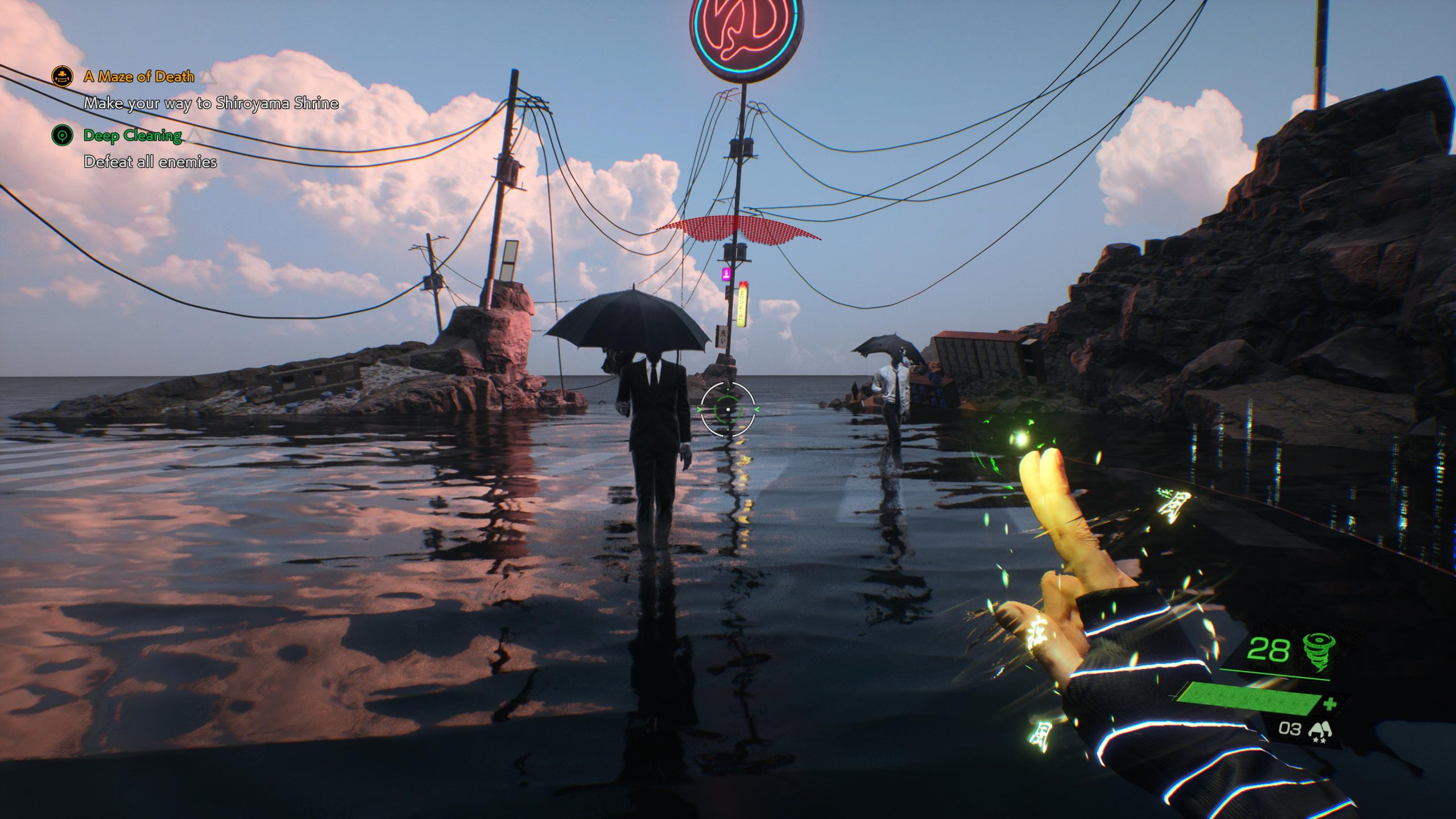The height and width of the screenshot is (819, 1456).
Task: Click the orange main mission icon
Action: click(x=63, y=76)
